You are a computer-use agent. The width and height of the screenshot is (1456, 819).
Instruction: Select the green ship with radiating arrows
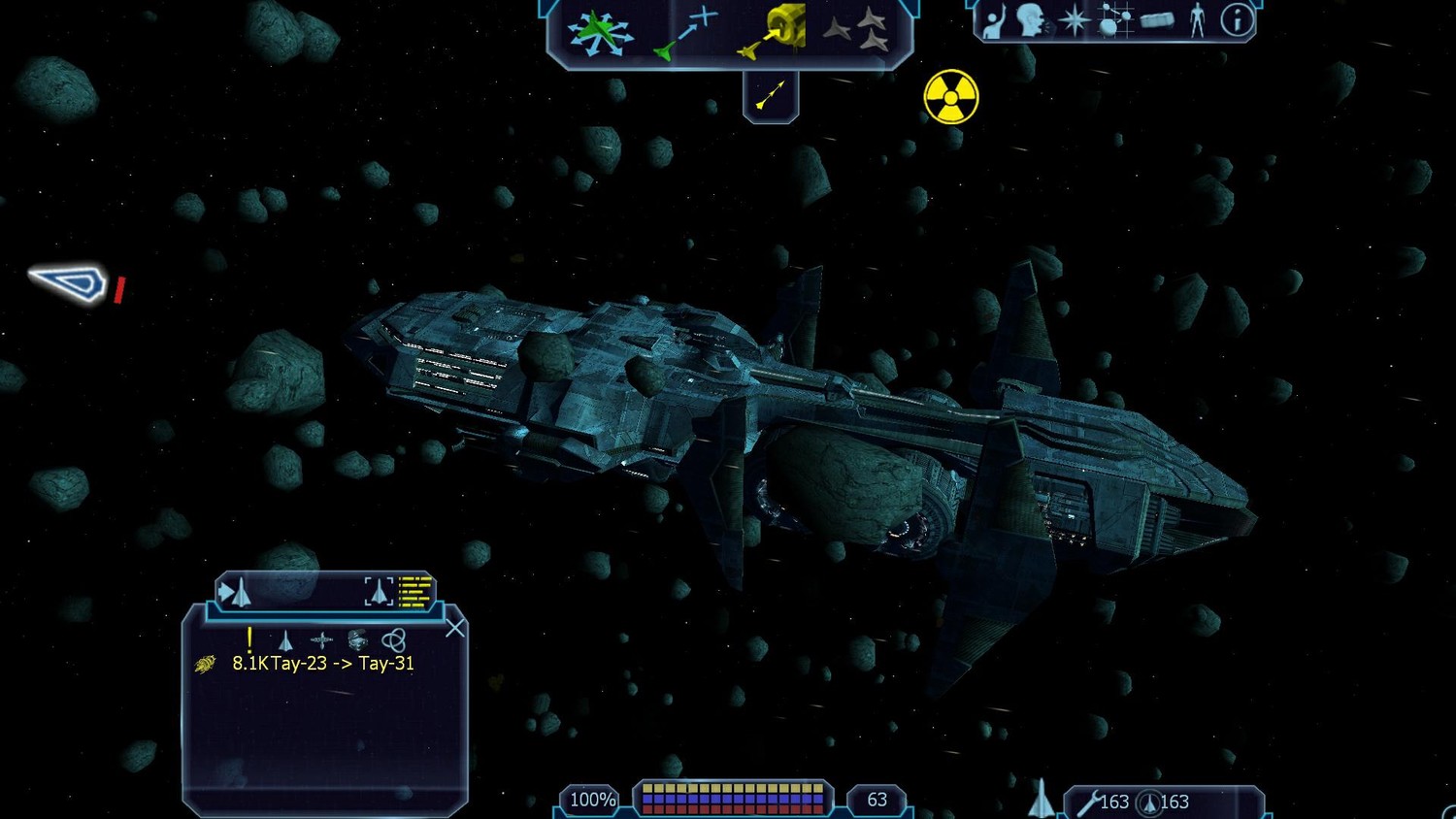pos(600,32)
